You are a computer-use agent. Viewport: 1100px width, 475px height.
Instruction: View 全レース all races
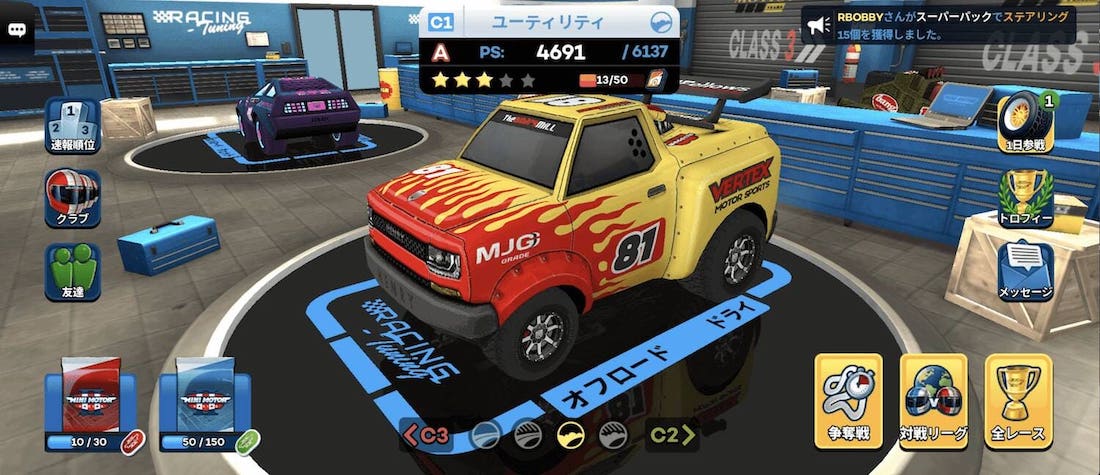pyautogui.click(x=1018, y=401)
